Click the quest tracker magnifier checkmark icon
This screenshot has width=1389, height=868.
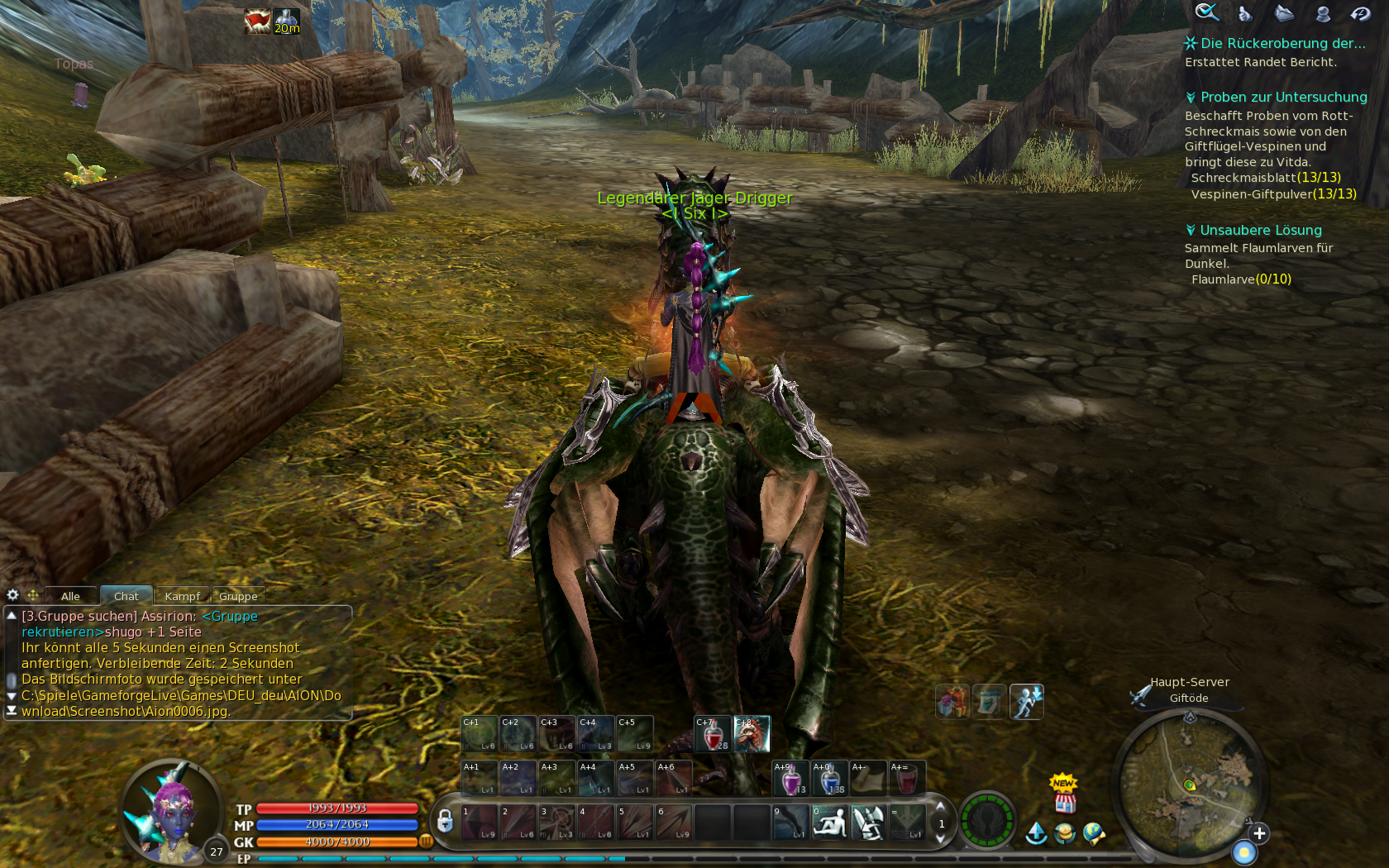[1206, 12]
